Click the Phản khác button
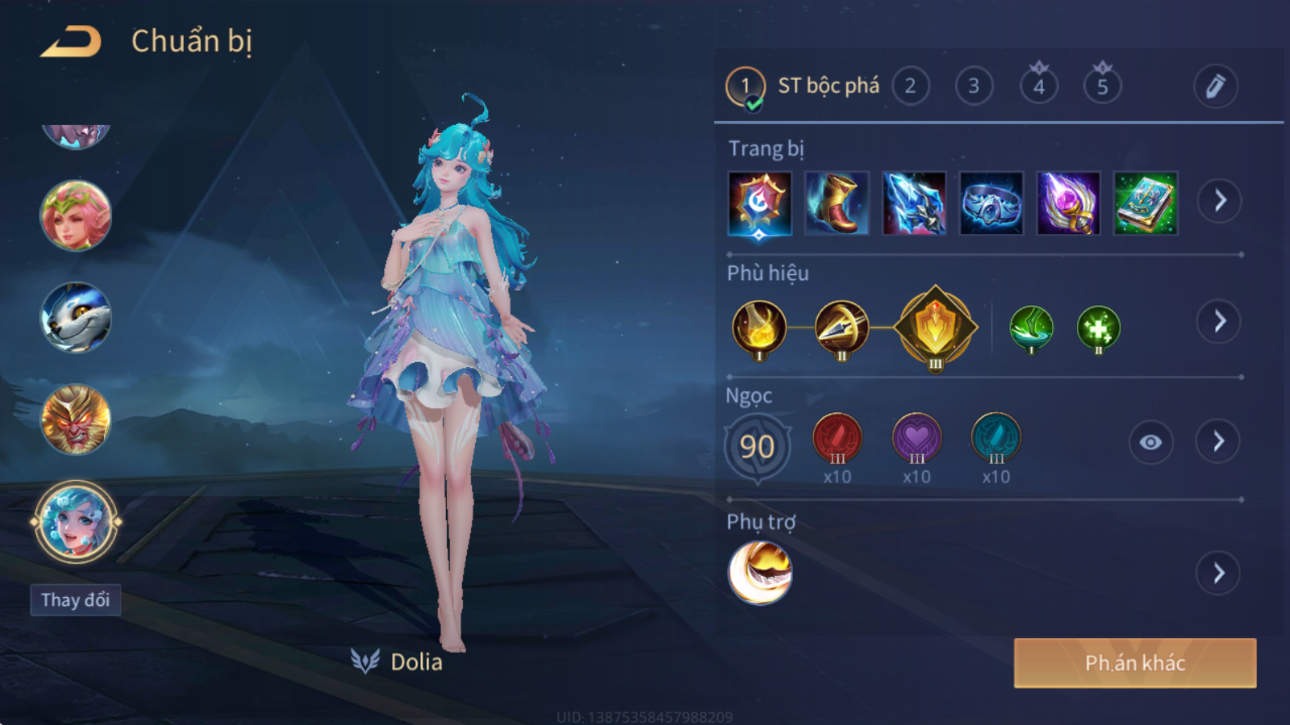The width and height of the screenshot is (1290, 725). [x=1135, y=663]
